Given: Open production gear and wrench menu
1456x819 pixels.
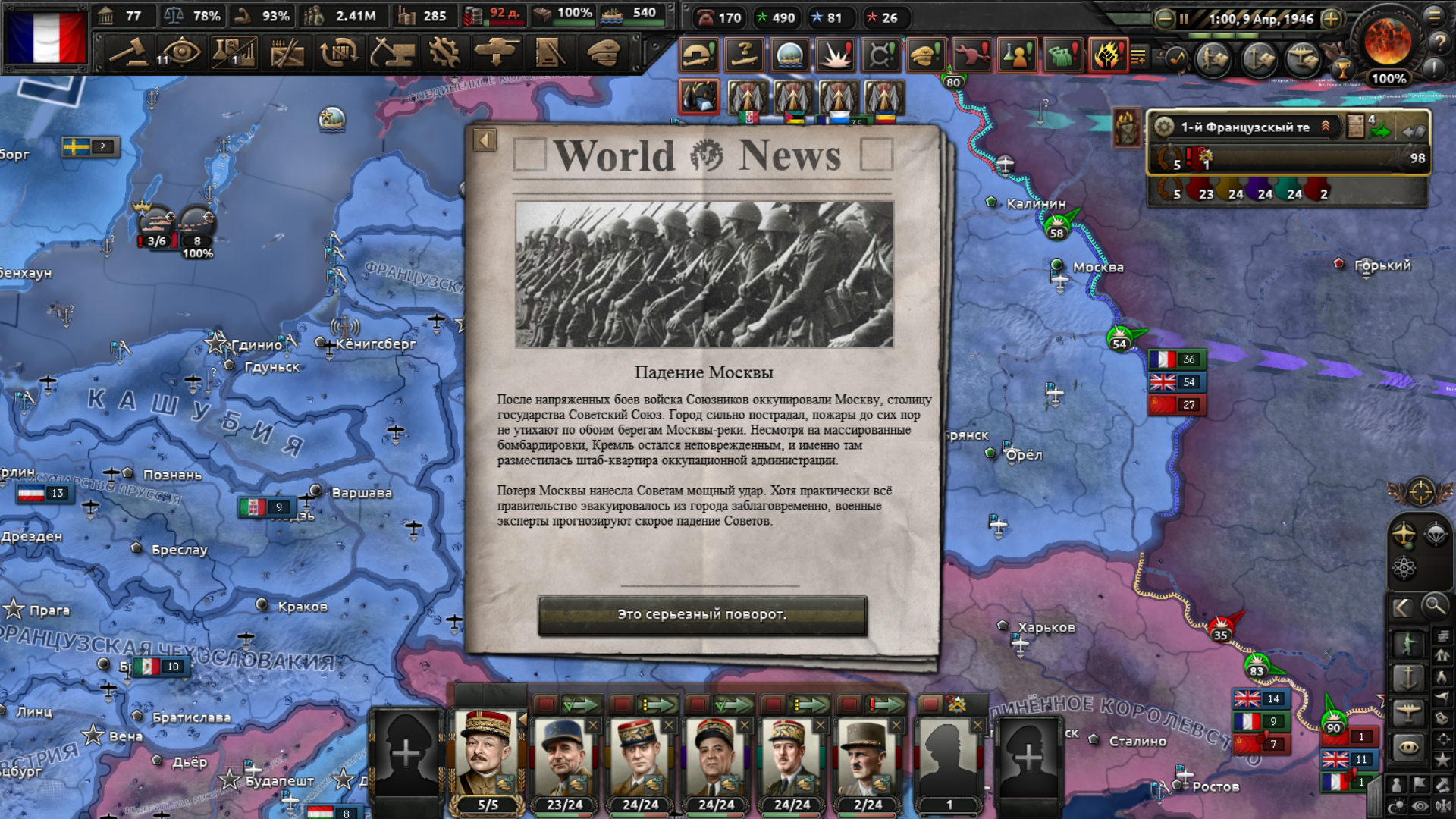Looking at the screenshot, I should click(x=444, y=53).
